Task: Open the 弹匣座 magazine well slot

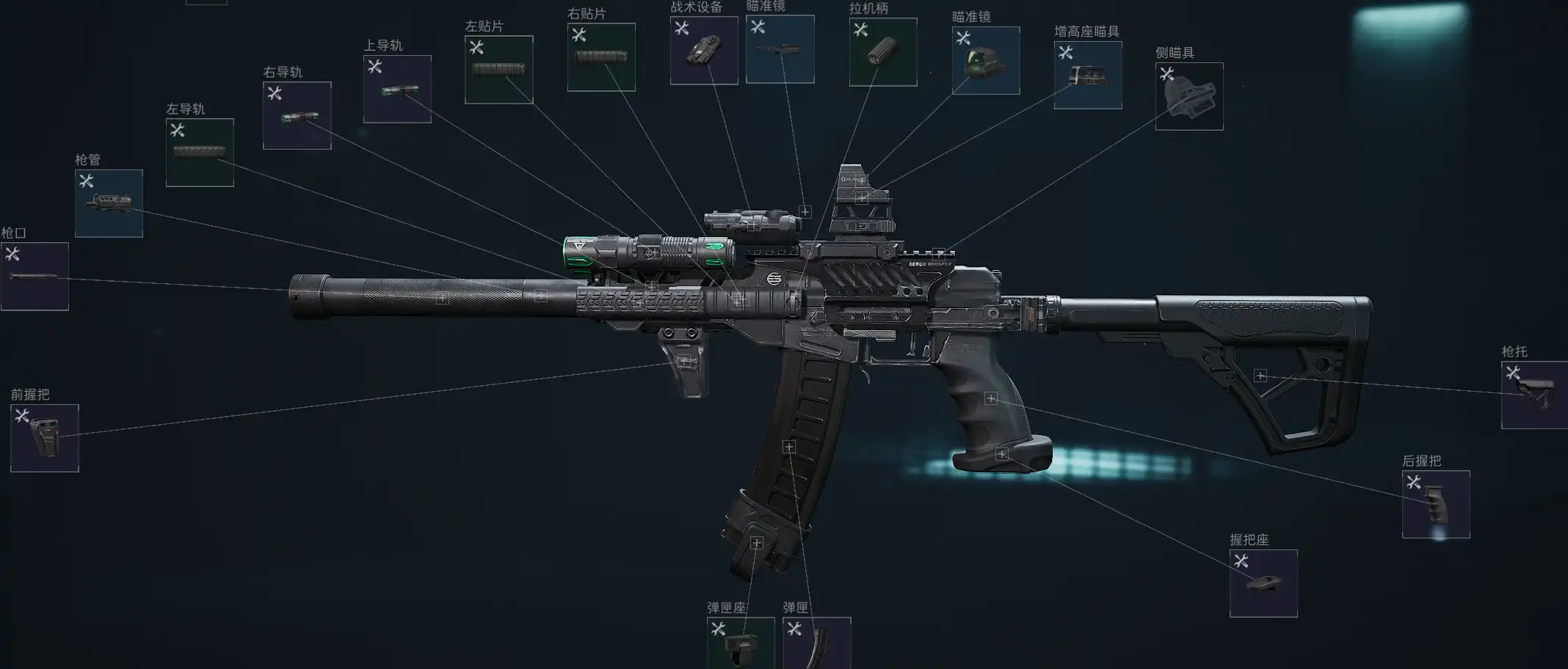Action: (740, 643)
